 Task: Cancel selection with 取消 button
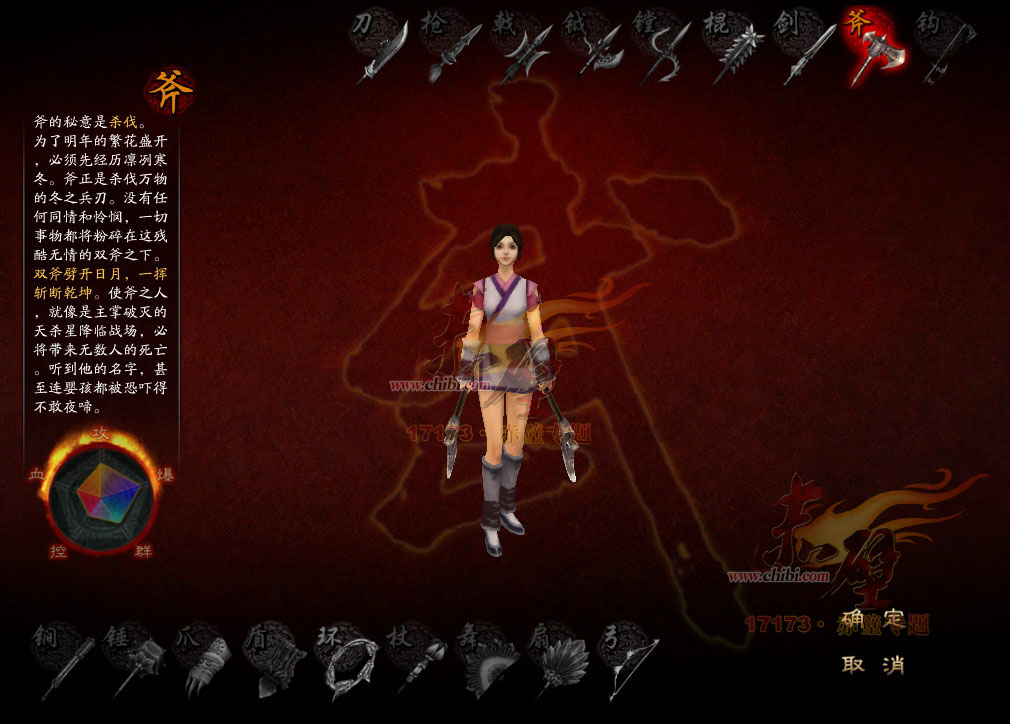(873, 665)
